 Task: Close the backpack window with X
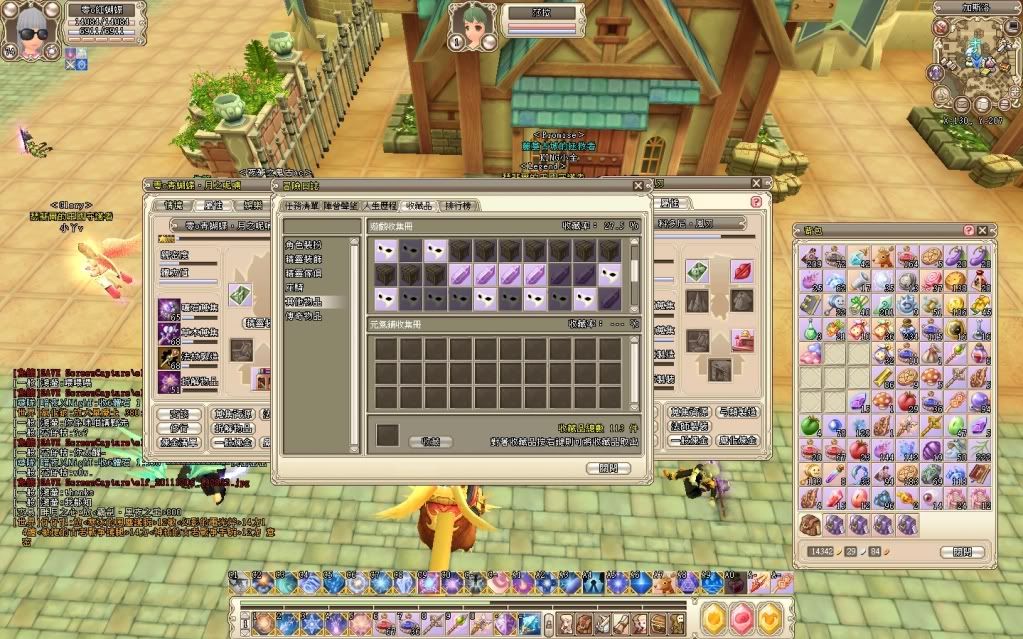[983, 230]
